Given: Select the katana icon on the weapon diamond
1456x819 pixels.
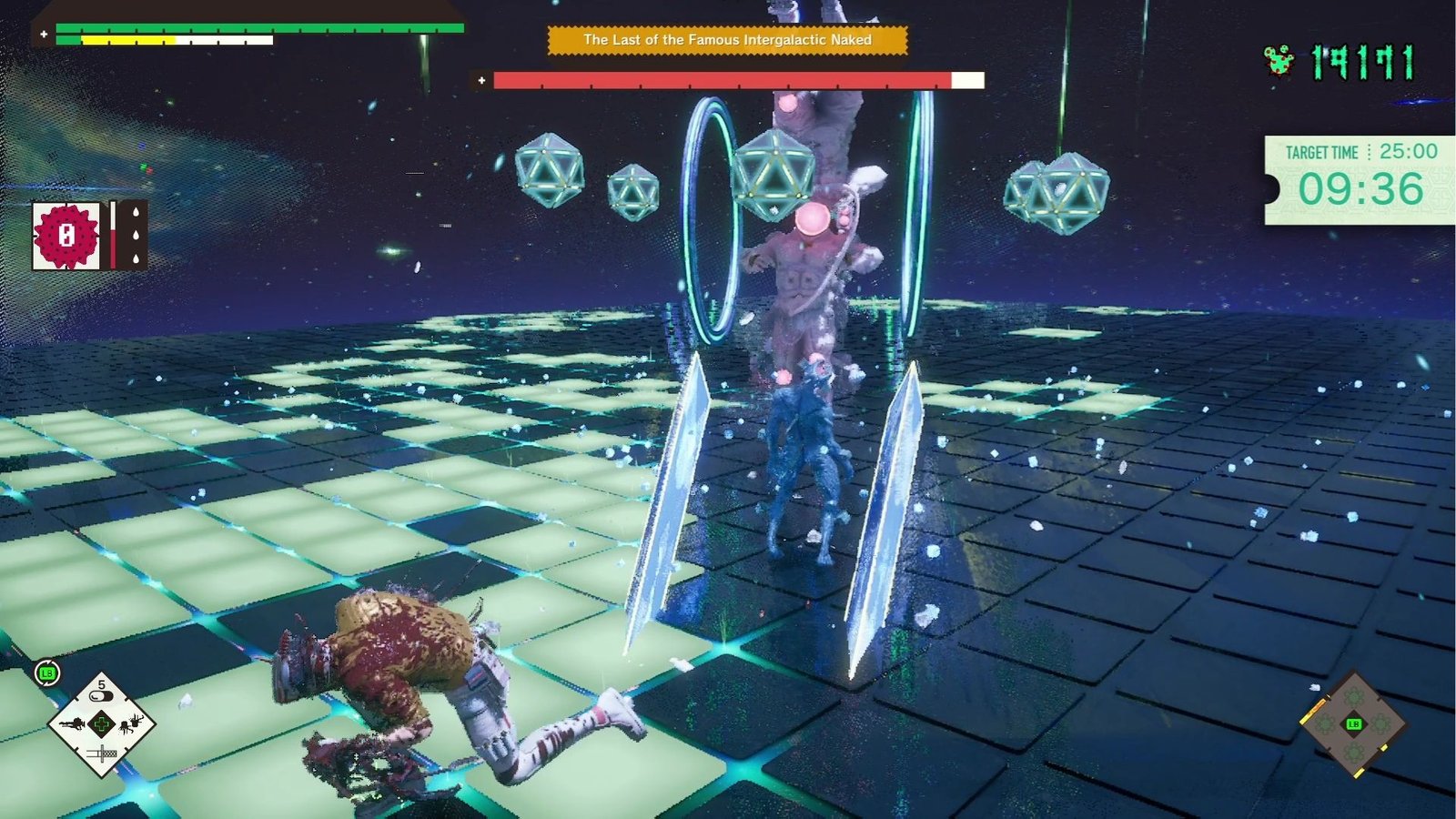Looking at the screenshot, I should point(102,753).
